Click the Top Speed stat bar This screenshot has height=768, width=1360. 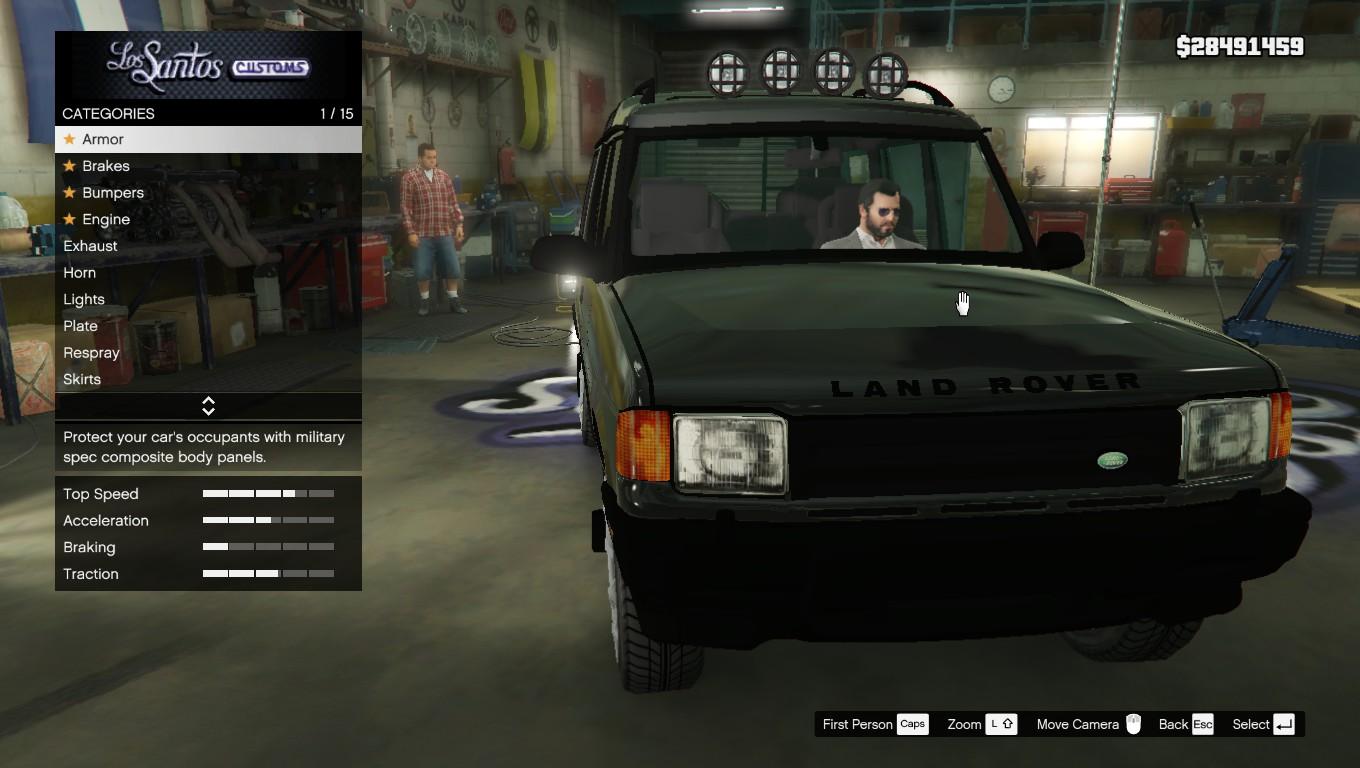pyautogui.click(x=267, y=493)
